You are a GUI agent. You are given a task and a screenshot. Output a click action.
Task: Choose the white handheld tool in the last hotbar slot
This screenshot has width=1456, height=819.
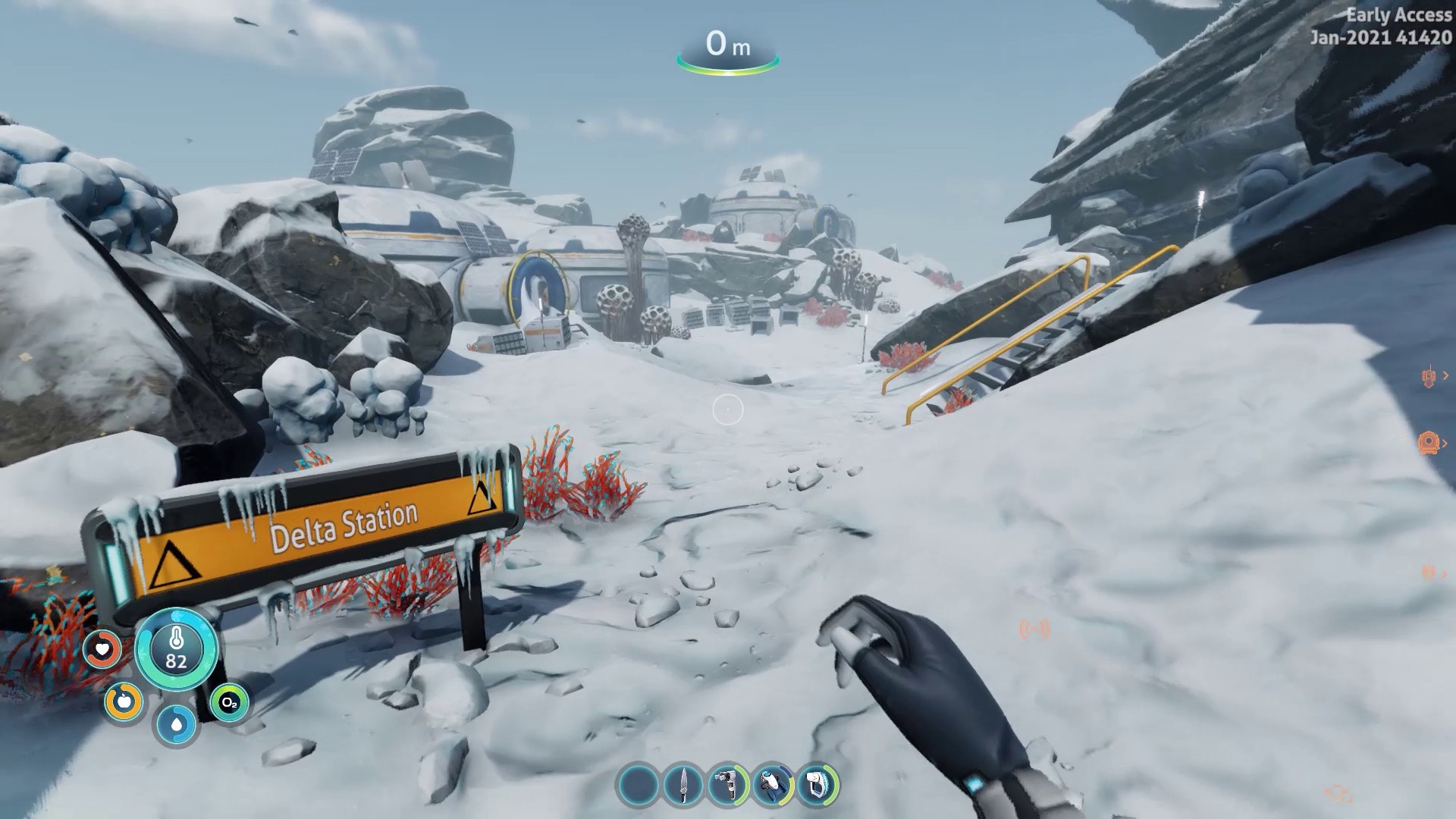pos(817,784)
